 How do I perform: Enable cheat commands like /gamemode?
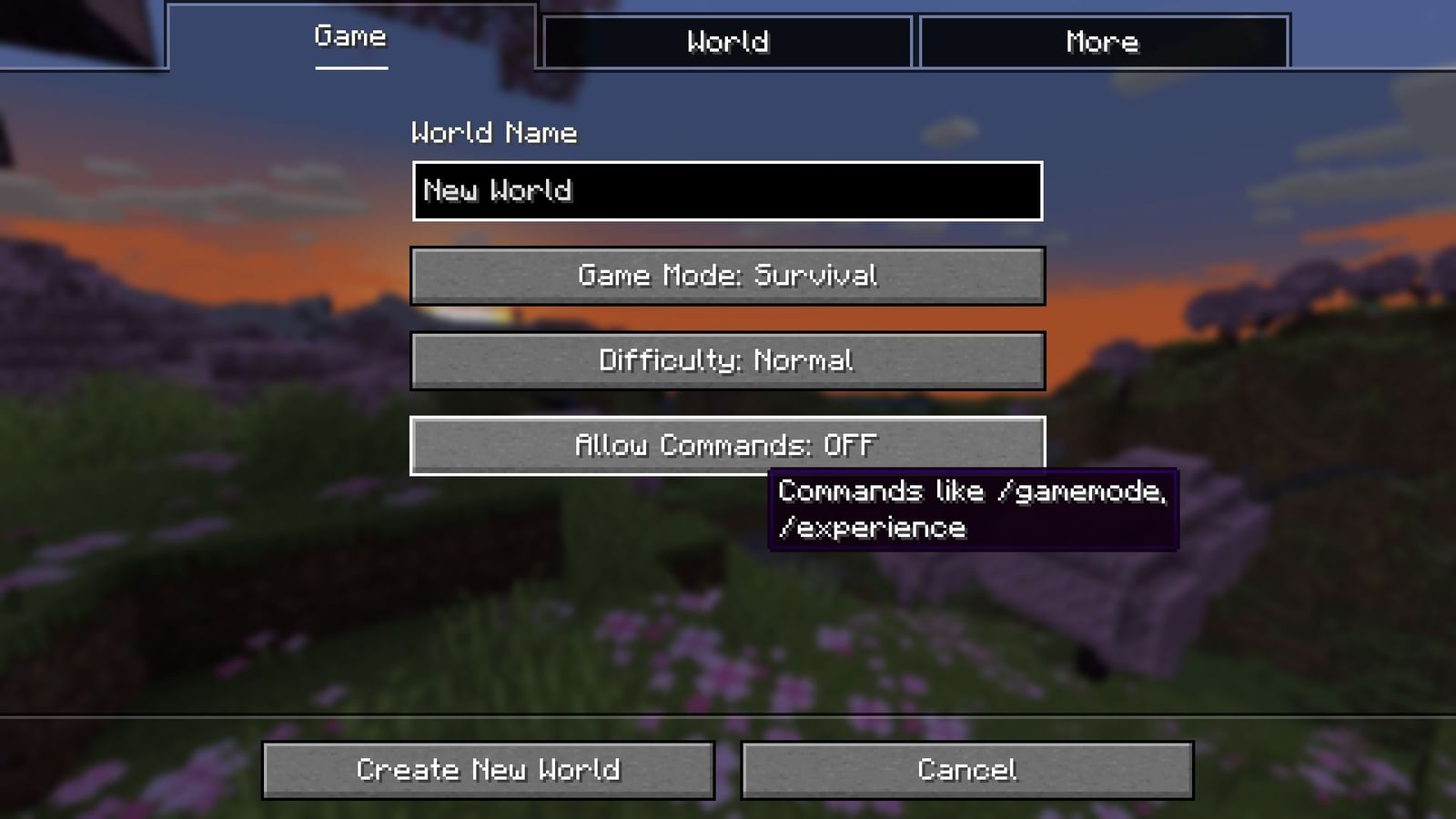tap(726, 445)
